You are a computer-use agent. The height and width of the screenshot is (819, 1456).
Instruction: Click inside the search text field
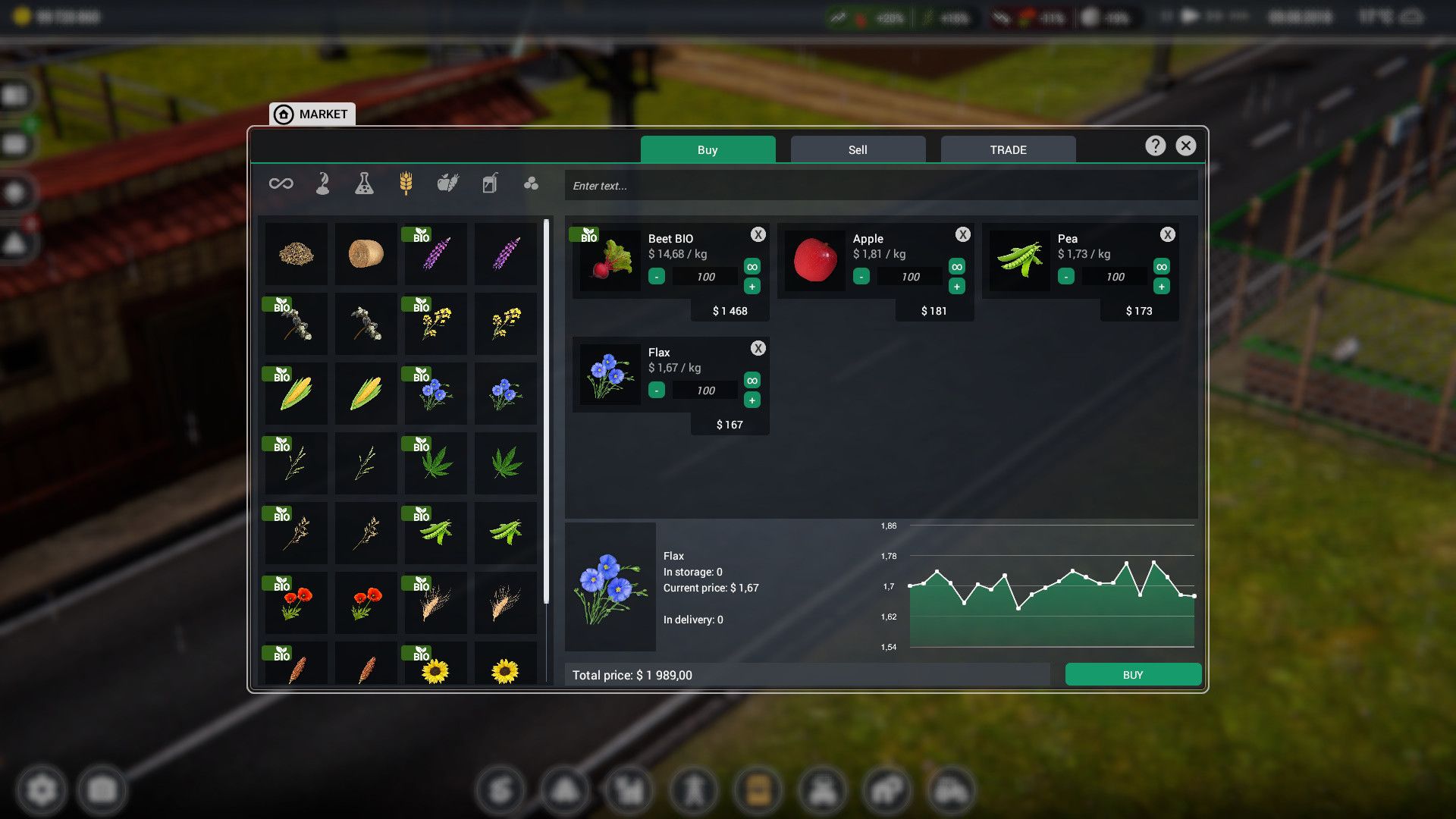pos(880,184)
